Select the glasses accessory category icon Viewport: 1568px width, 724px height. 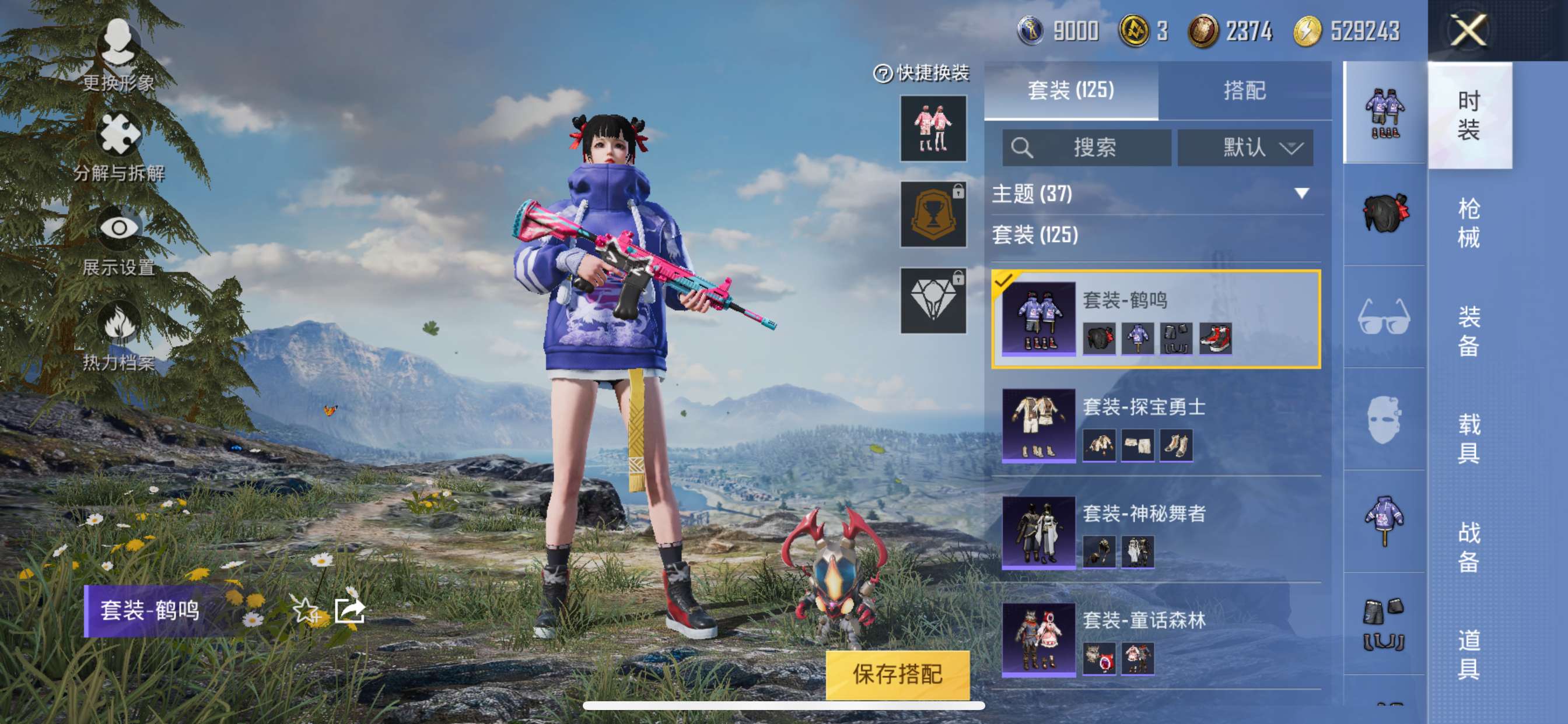click(x=1384, y=317)
